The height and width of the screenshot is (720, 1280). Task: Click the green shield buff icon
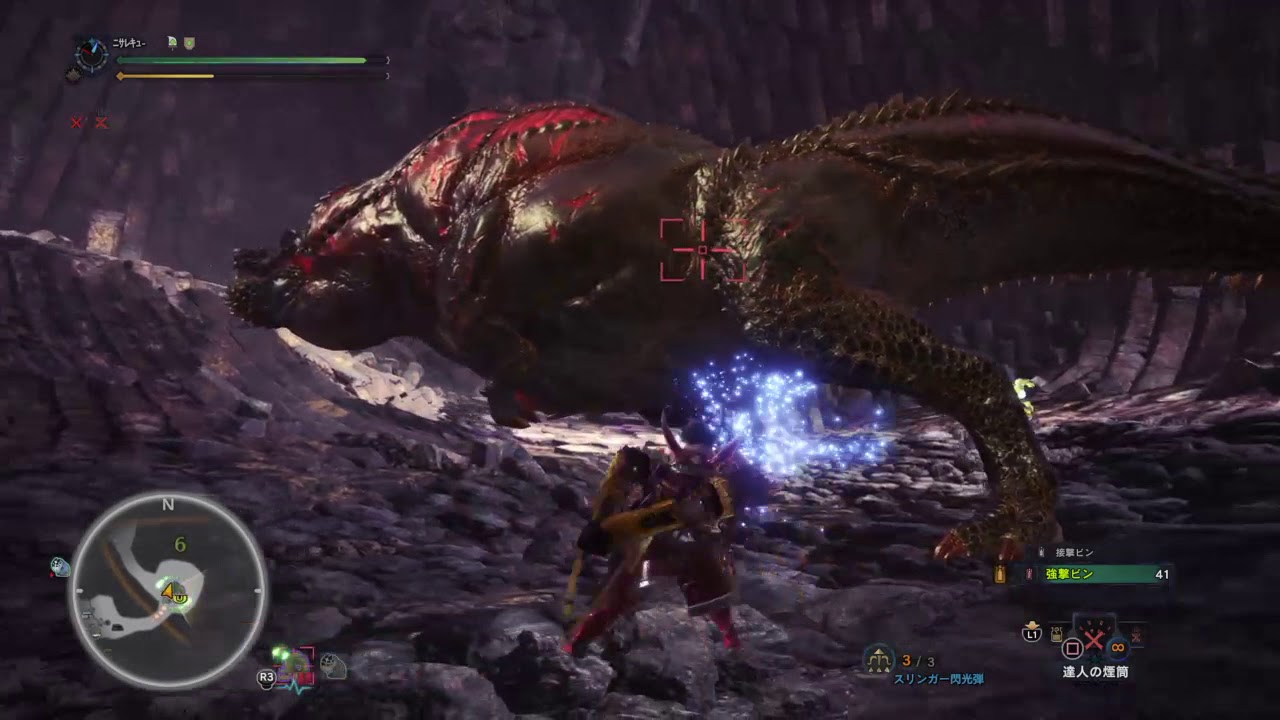coord(189,42)
